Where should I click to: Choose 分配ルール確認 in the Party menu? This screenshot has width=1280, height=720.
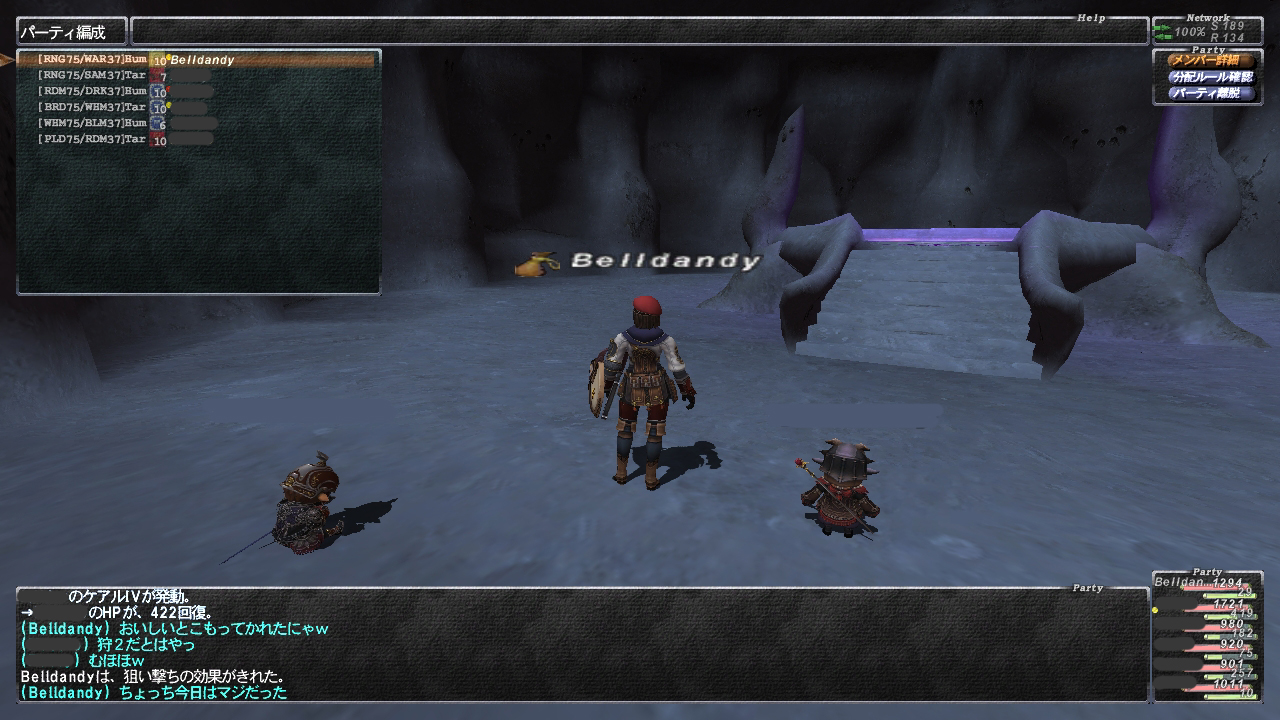click(x=1211, y=77)
